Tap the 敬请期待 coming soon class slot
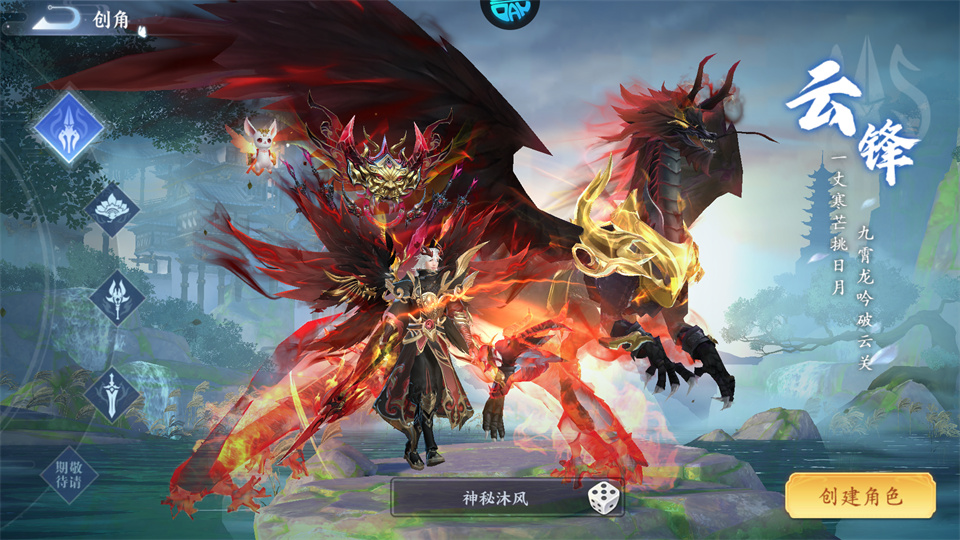This screenshot has width=960, height=540. (x=69, y=473)
